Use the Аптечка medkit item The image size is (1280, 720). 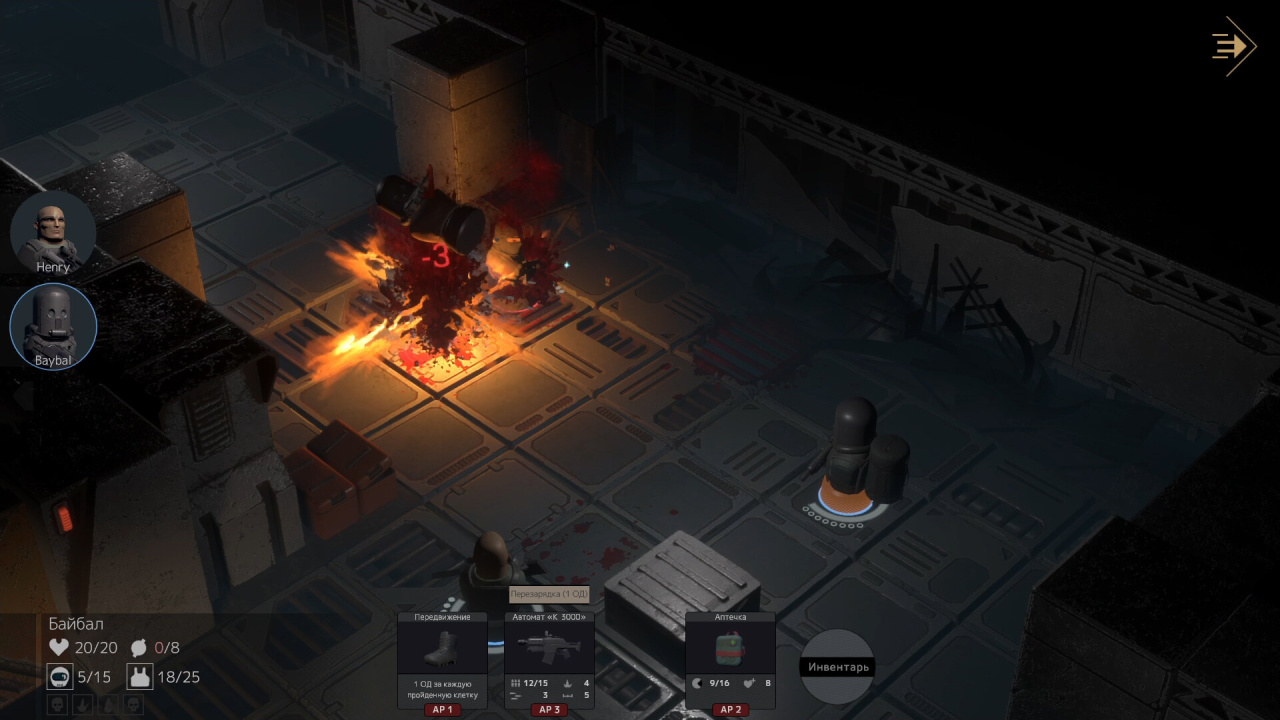pyautogui.click(x=729, y=650)
